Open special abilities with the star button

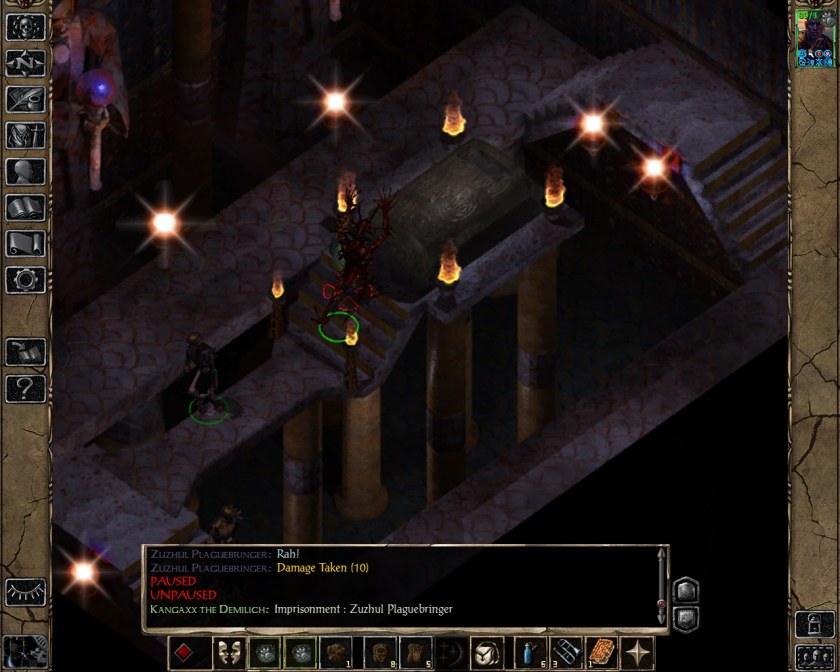[x=638, y=652]
